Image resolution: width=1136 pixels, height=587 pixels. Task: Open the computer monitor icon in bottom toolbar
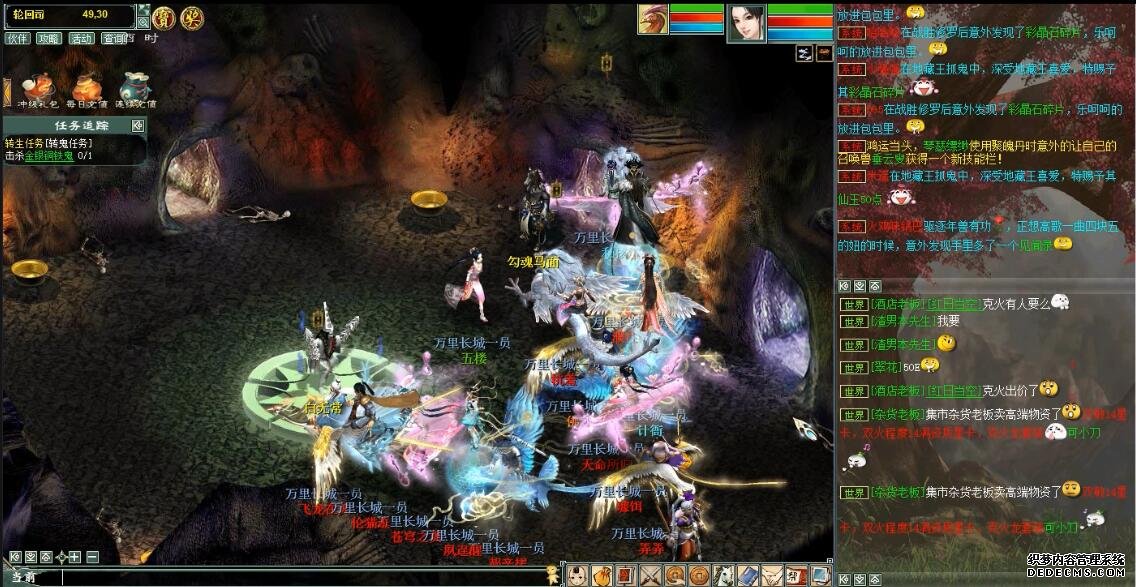point(819,575)
